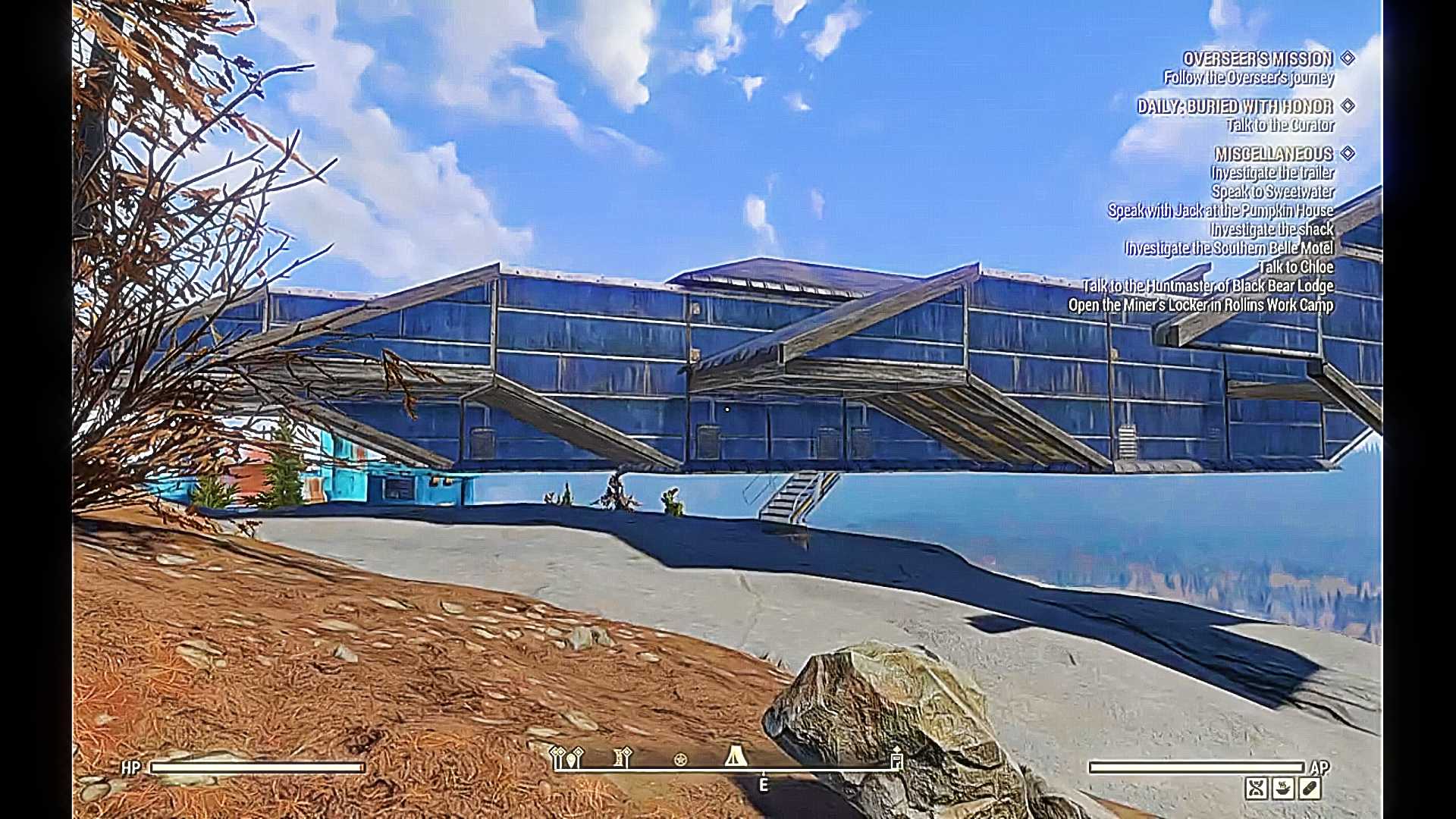Viewport: 1456px width, 819px height.
Task: Select "Investigate the Southern Belle Motel" objective
Action: click(1228, 249)
